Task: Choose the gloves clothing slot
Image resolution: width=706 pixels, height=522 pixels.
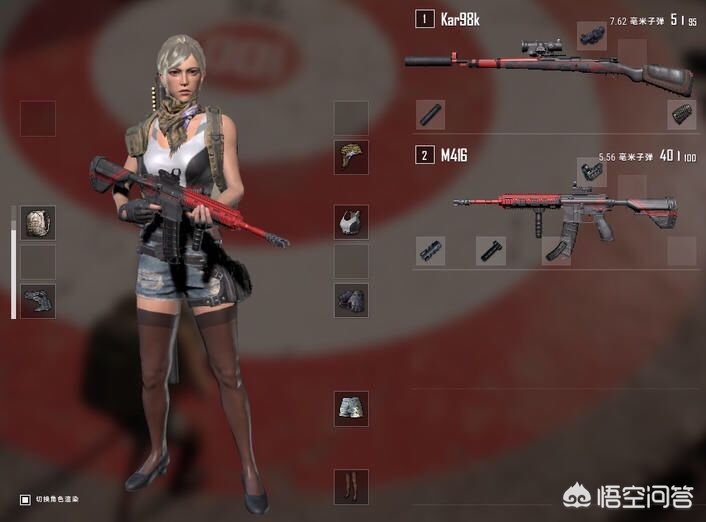Action: pyautogui.click(x=351, y=300)
